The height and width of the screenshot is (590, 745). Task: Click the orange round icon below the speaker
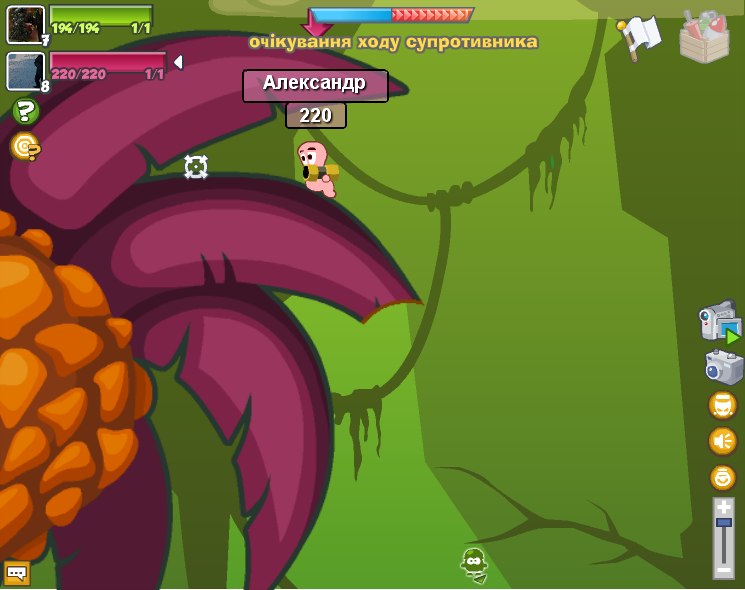click(722, 477)
